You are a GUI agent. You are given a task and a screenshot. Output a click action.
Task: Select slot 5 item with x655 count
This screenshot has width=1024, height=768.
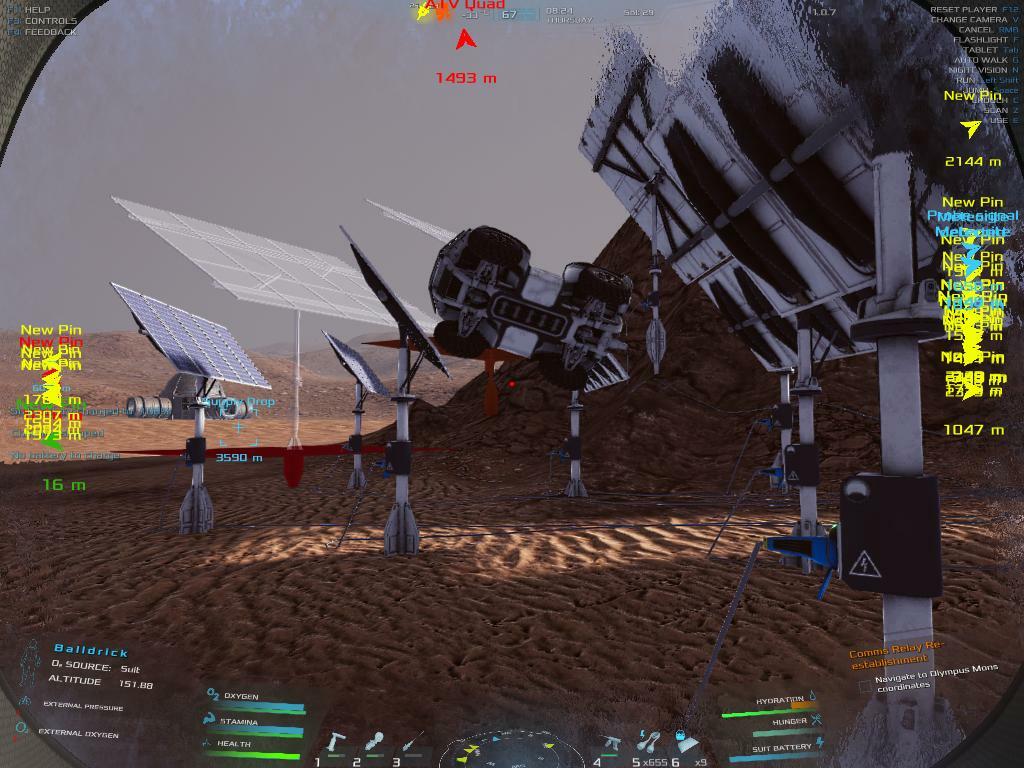point(649,742)
